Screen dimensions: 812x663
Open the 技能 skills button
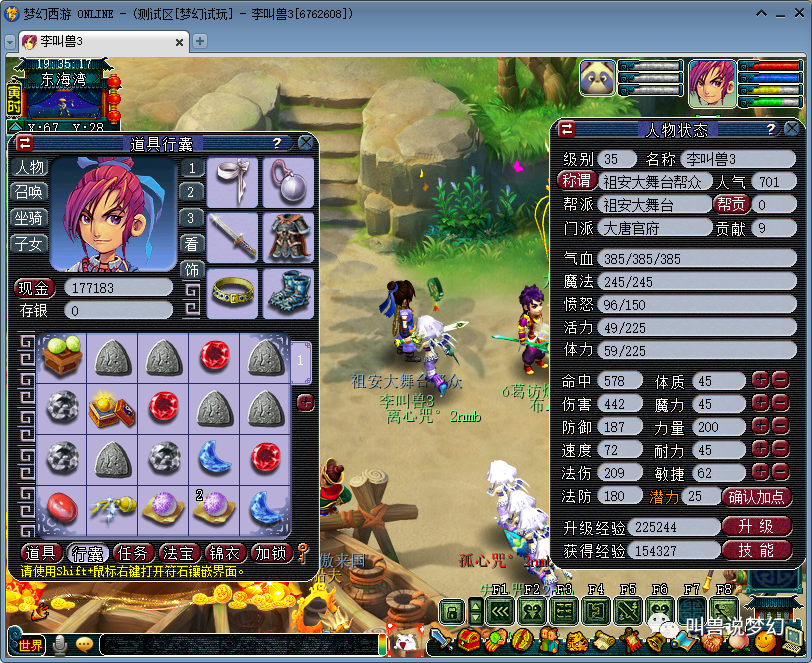click(x=757, y=551)
